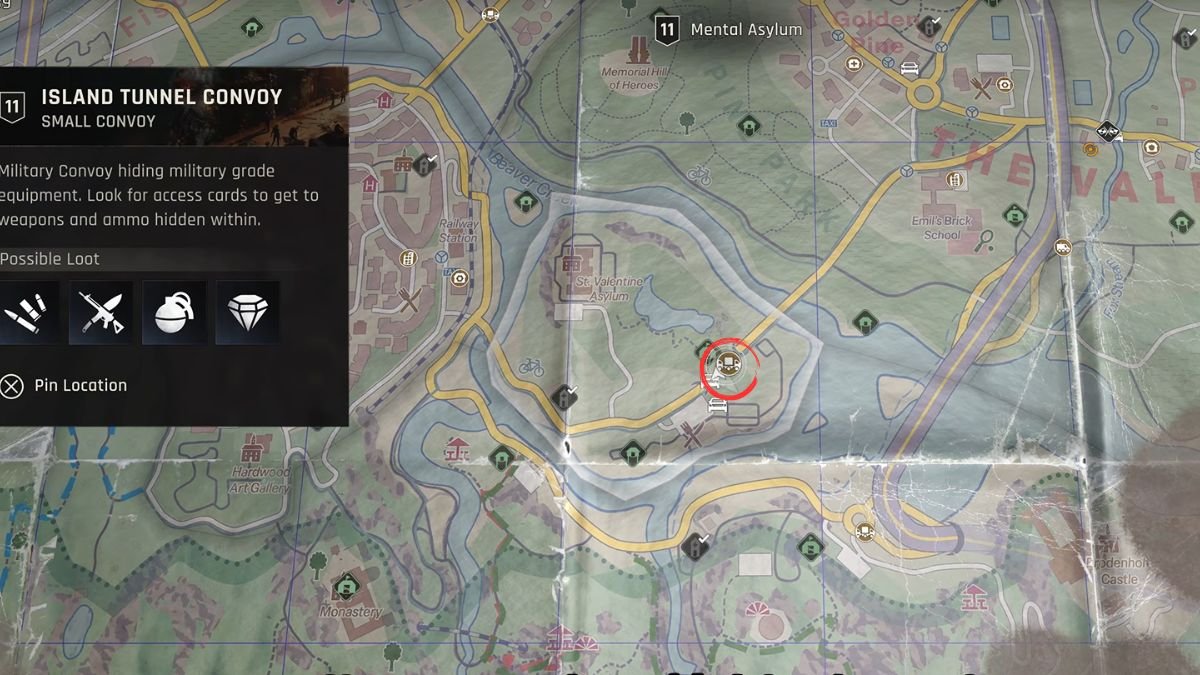The width and height of the screenshot is (1200, 675).
Task: Select the grenade loot icon
Action: tap(175, 313)
